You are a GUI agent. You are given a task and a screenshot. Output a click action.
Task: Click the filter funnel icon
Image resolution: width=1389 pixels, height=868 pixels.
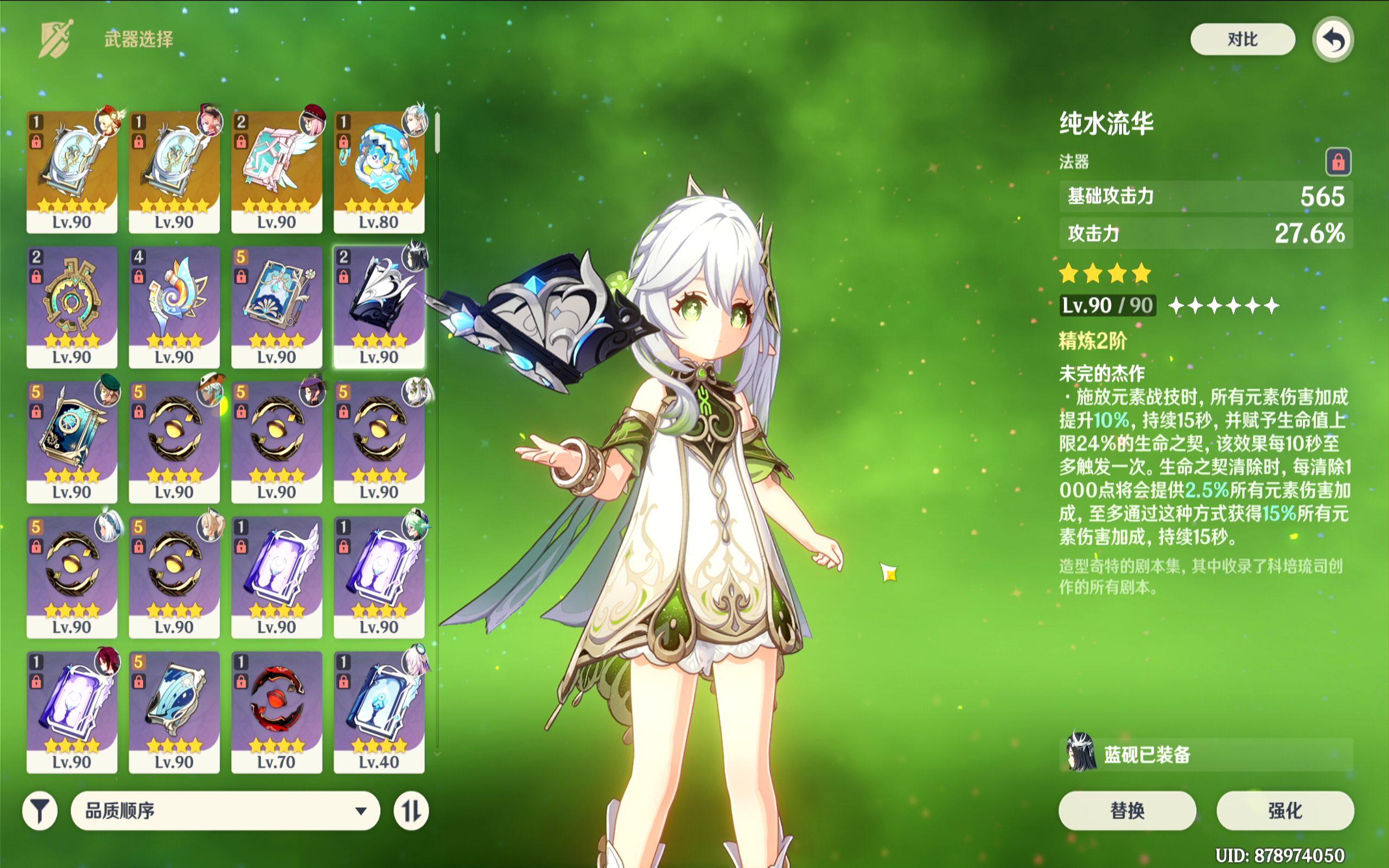click(x=38, y=810)
